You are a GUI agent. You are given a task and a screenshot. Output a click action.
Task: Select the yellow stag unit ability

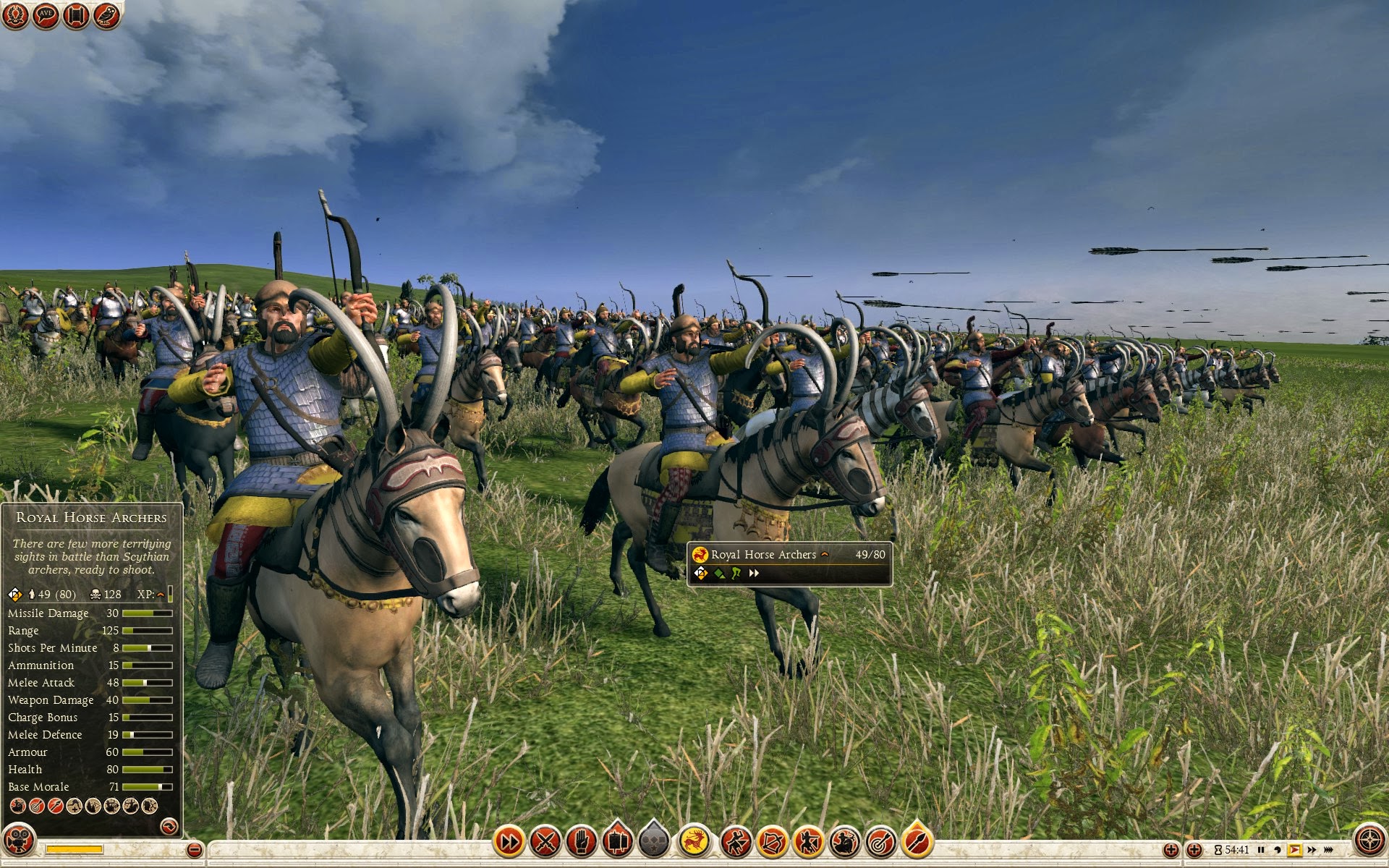(694, 842)
